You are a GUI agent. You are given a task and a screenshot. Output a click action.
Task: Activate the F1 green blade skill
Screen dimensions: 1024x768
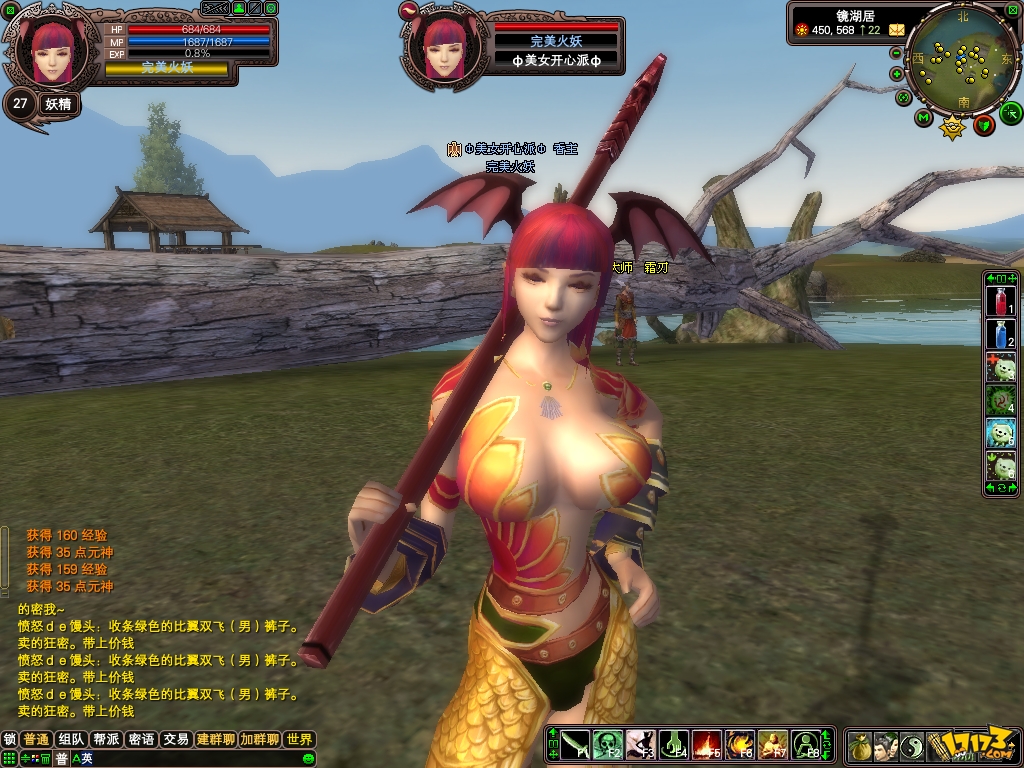pos(574,744)
